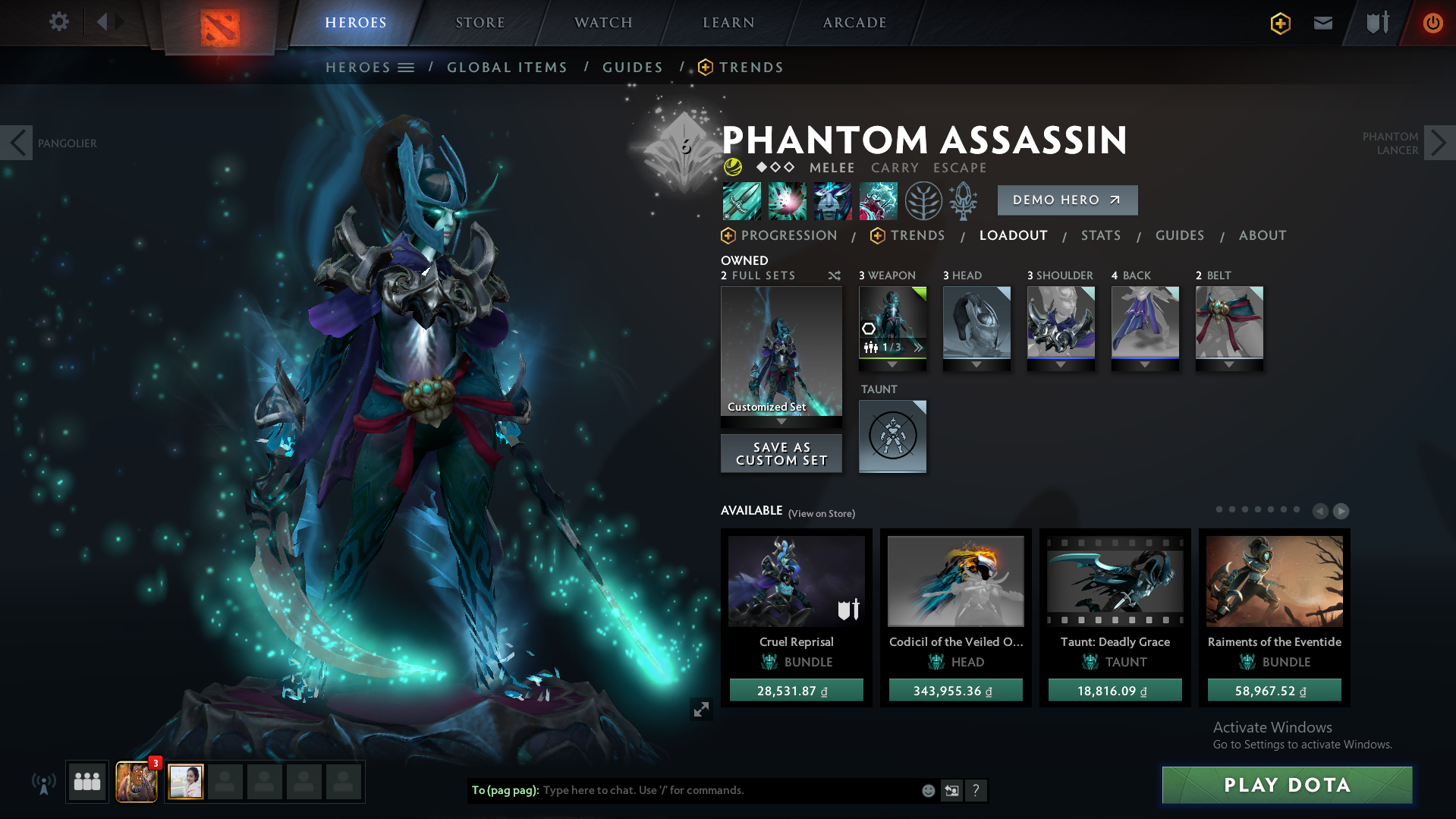The width and height of the screenshot is (1456, 819).
Task: Check notifications via the mail icon
Action: click(x=1322, y=23)
